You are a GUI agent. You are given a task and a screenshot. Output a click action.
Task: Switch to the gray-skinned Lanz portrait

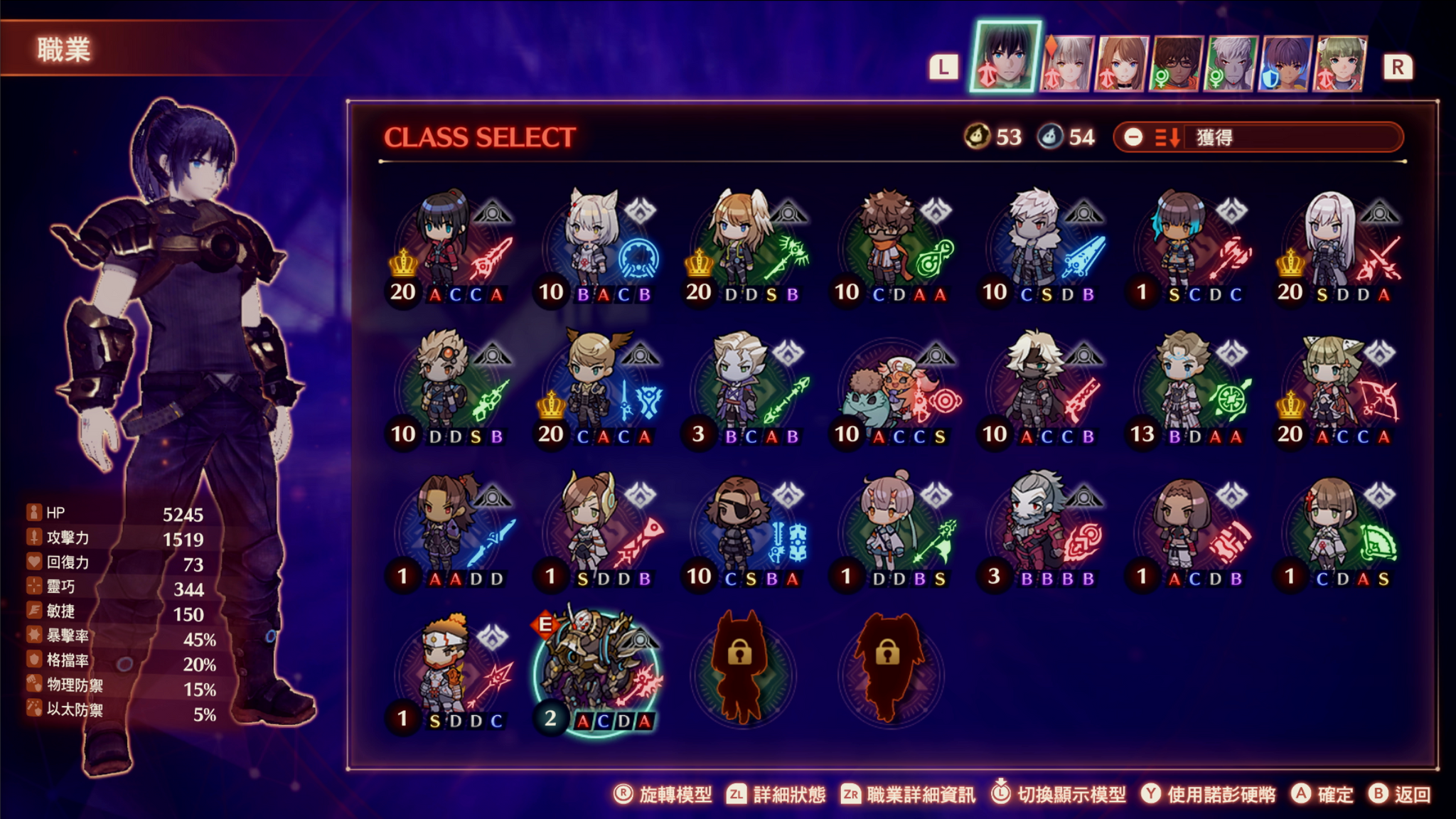tap(1231, 64)
